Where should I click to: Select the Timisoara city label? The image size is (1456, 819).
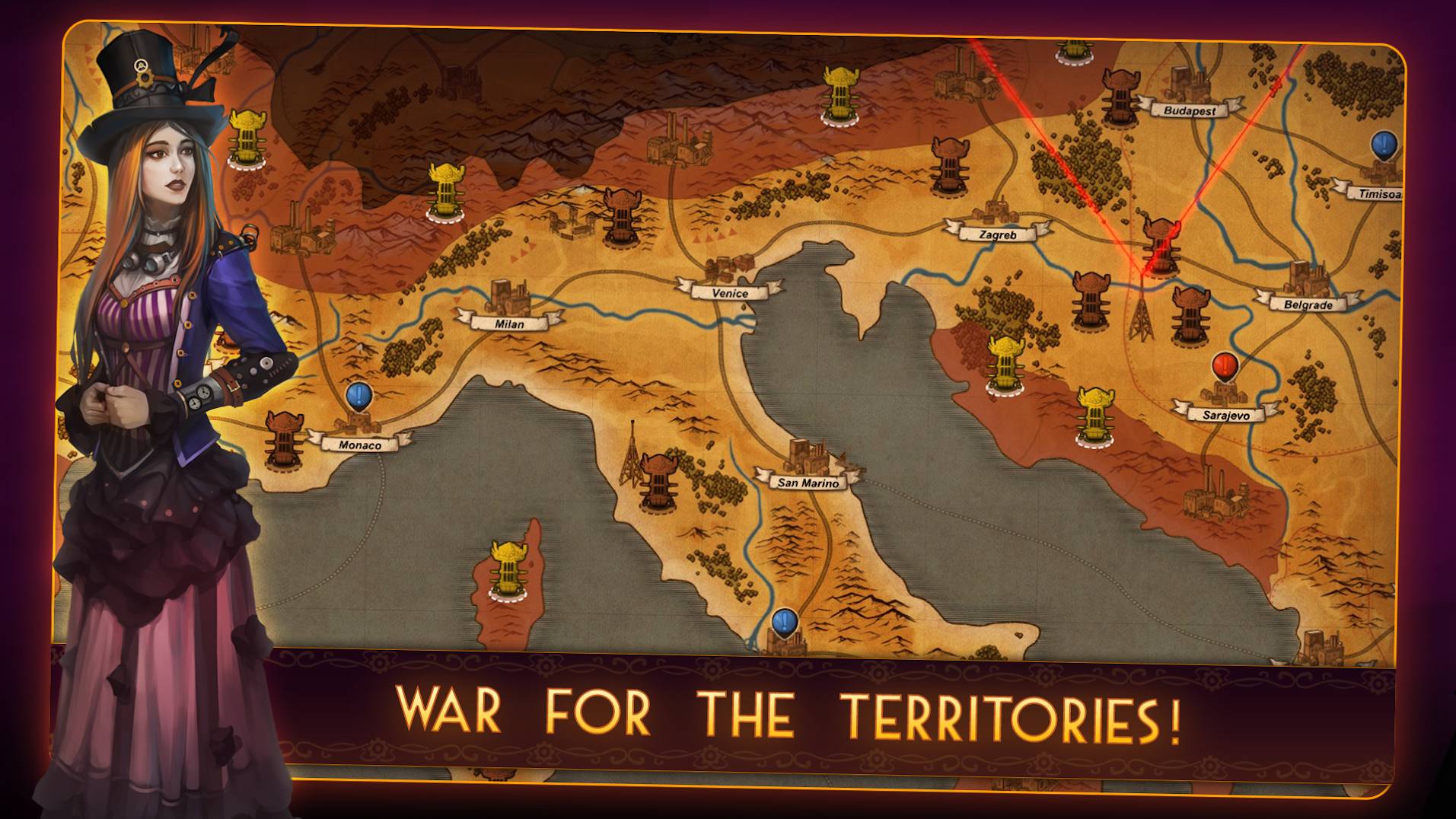1378,193
